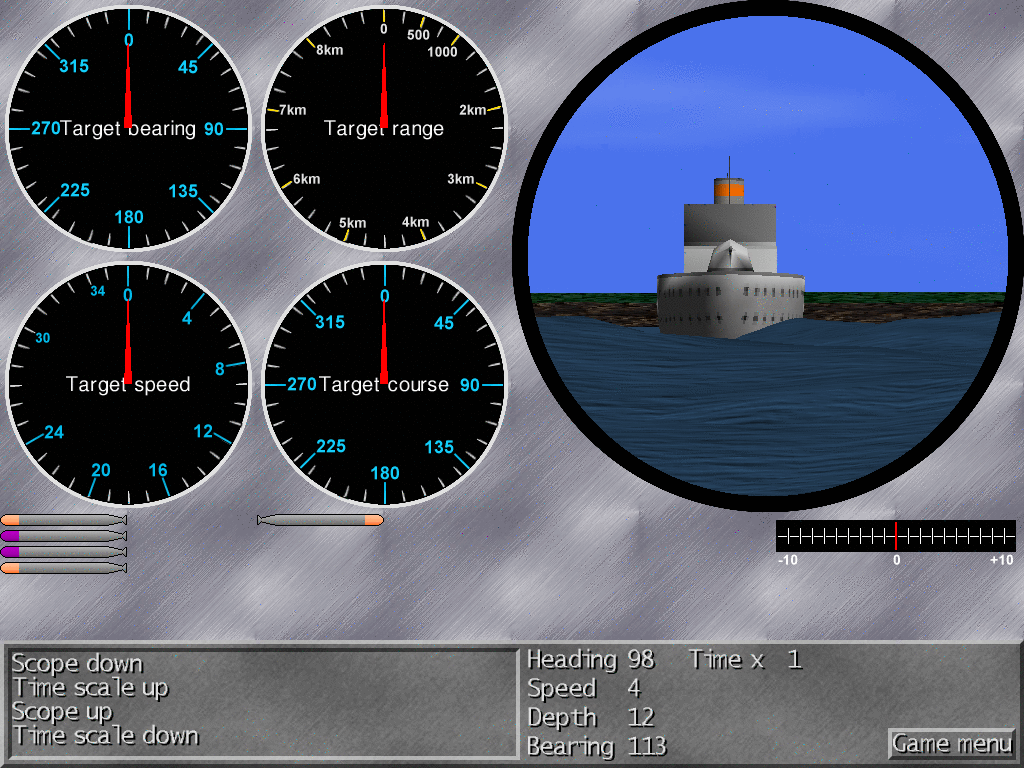Adjust the Target speed dial
Image resolution: width=1024 pixels, height=768 pixels.
(x=128, y=384)
